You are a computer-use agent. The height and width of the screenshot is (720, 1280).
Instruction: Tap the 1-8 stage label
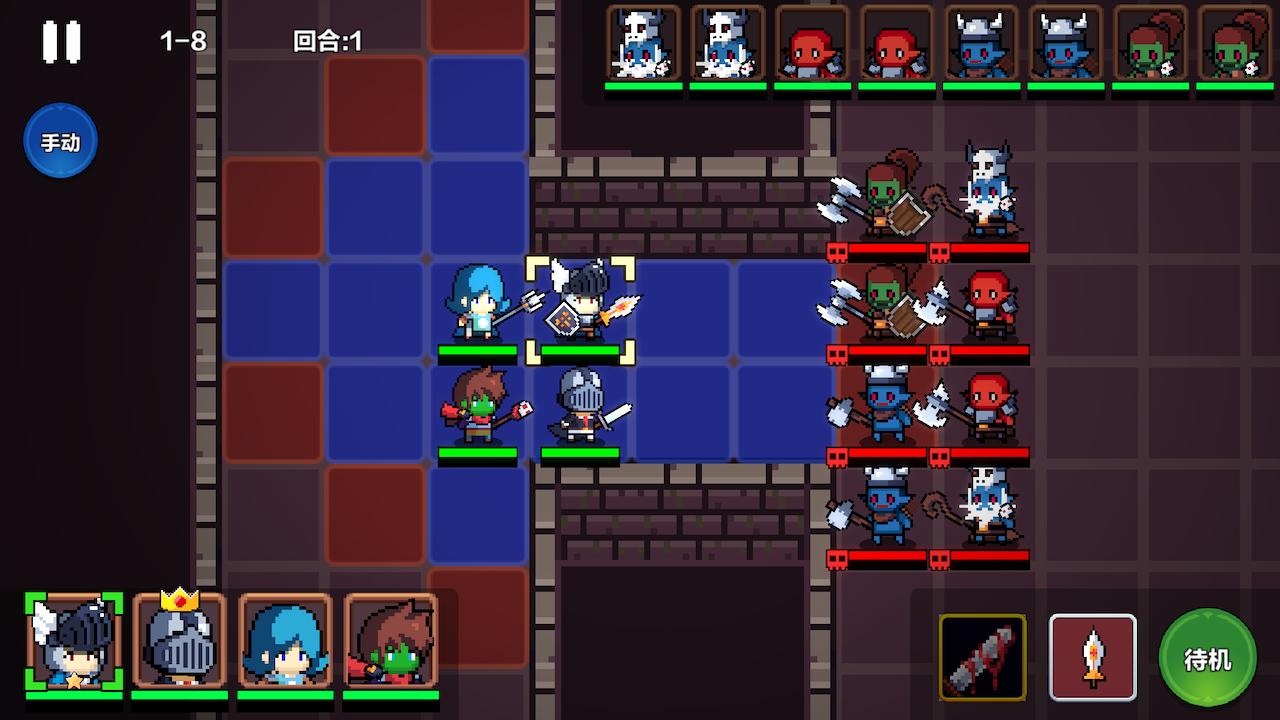coord(181,42)
